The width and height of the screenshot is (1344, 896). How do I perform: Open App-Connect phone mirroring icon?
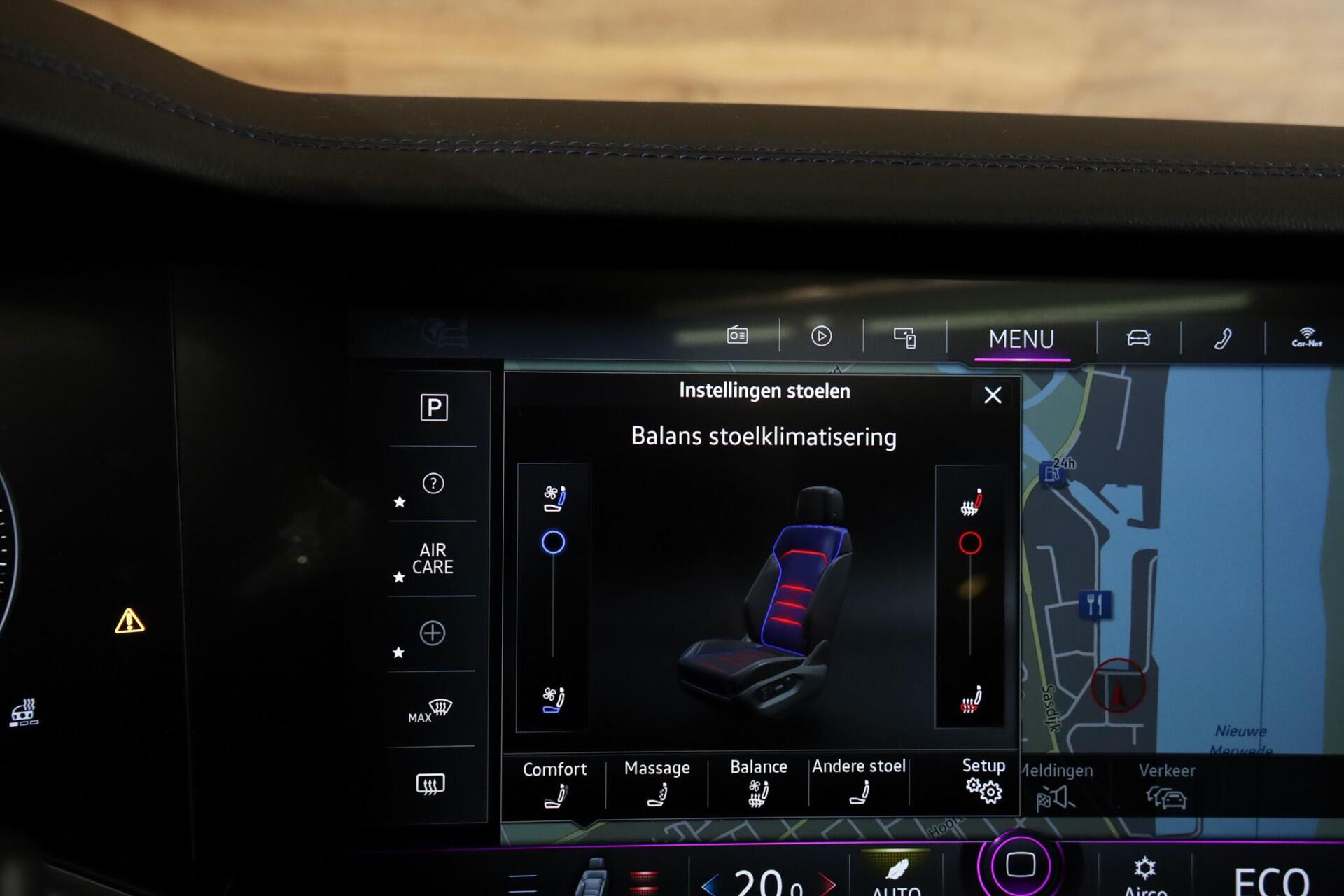pos(904,337)
